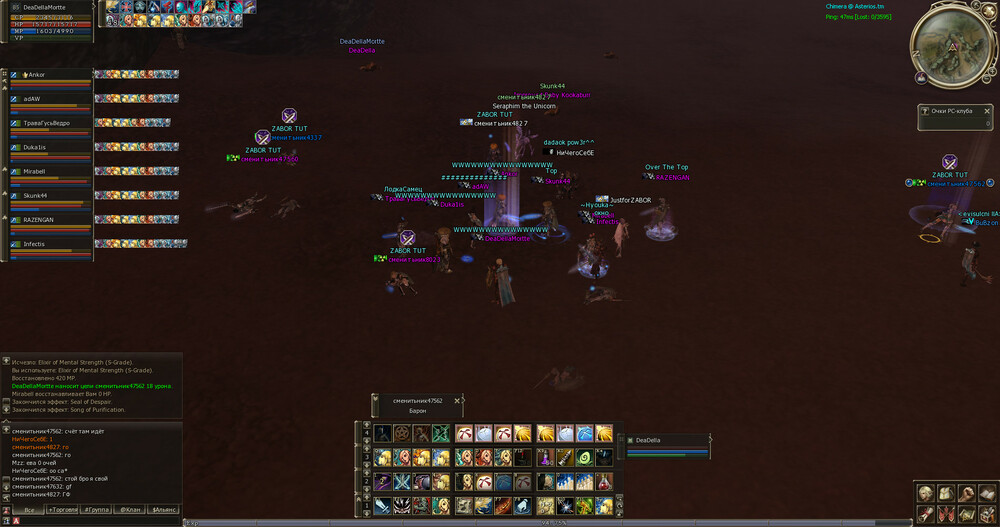
Task: Activate the pentagram skill icon
Action: coord(403,433)
